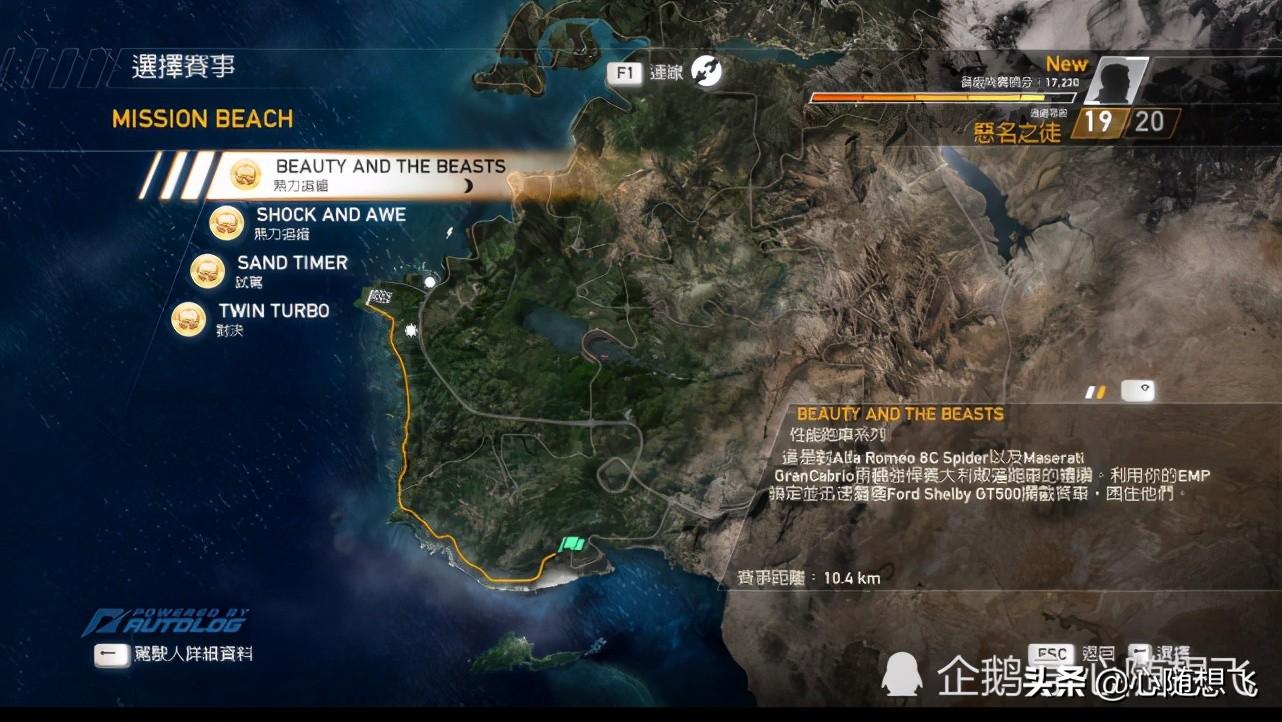This screenshot has width=1282, height=722.
Task: Select the Beauty and the Beasts event
Action: tap(389, 168)
